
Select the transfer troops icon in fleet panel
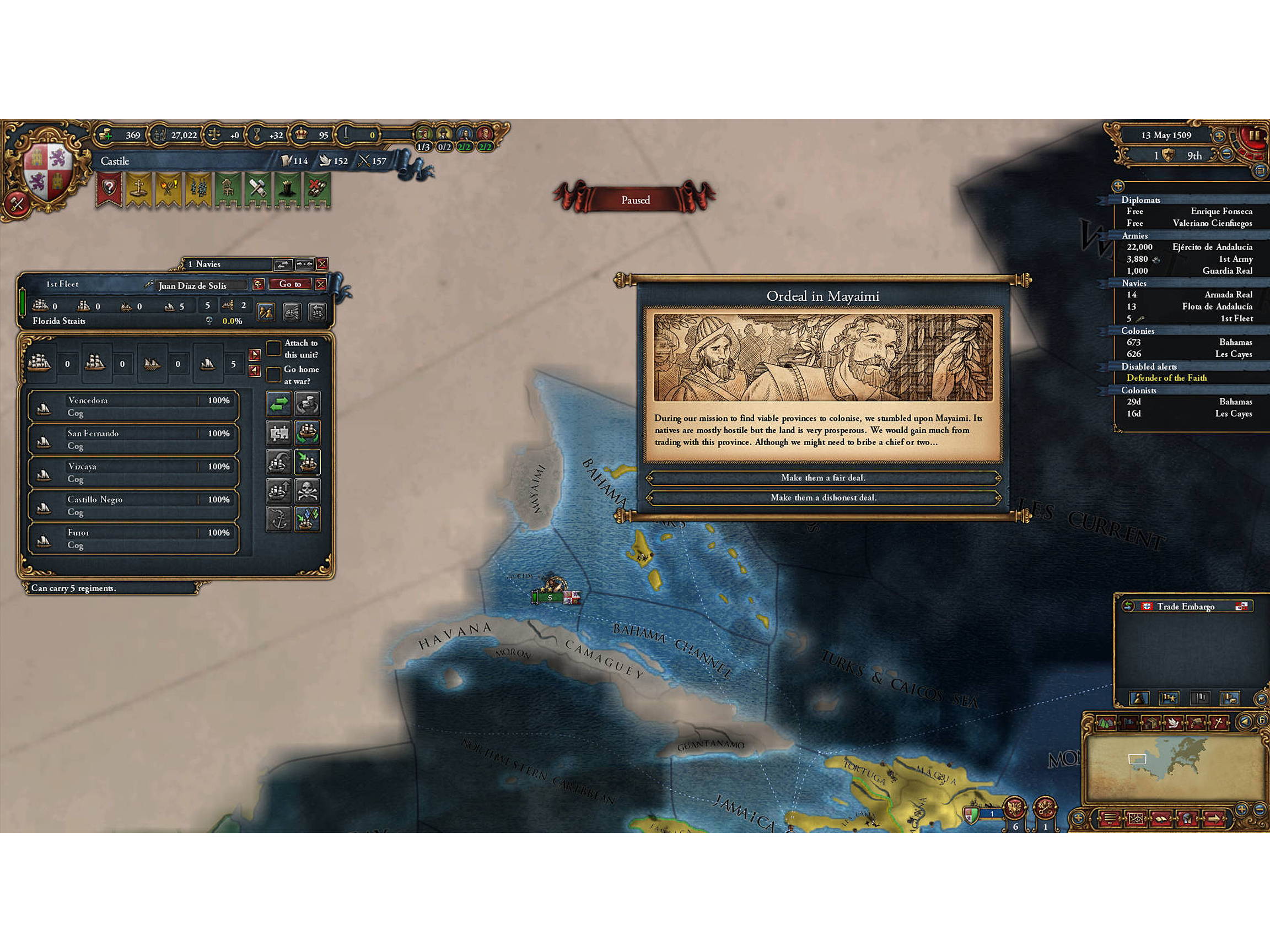tap(279, 404)
